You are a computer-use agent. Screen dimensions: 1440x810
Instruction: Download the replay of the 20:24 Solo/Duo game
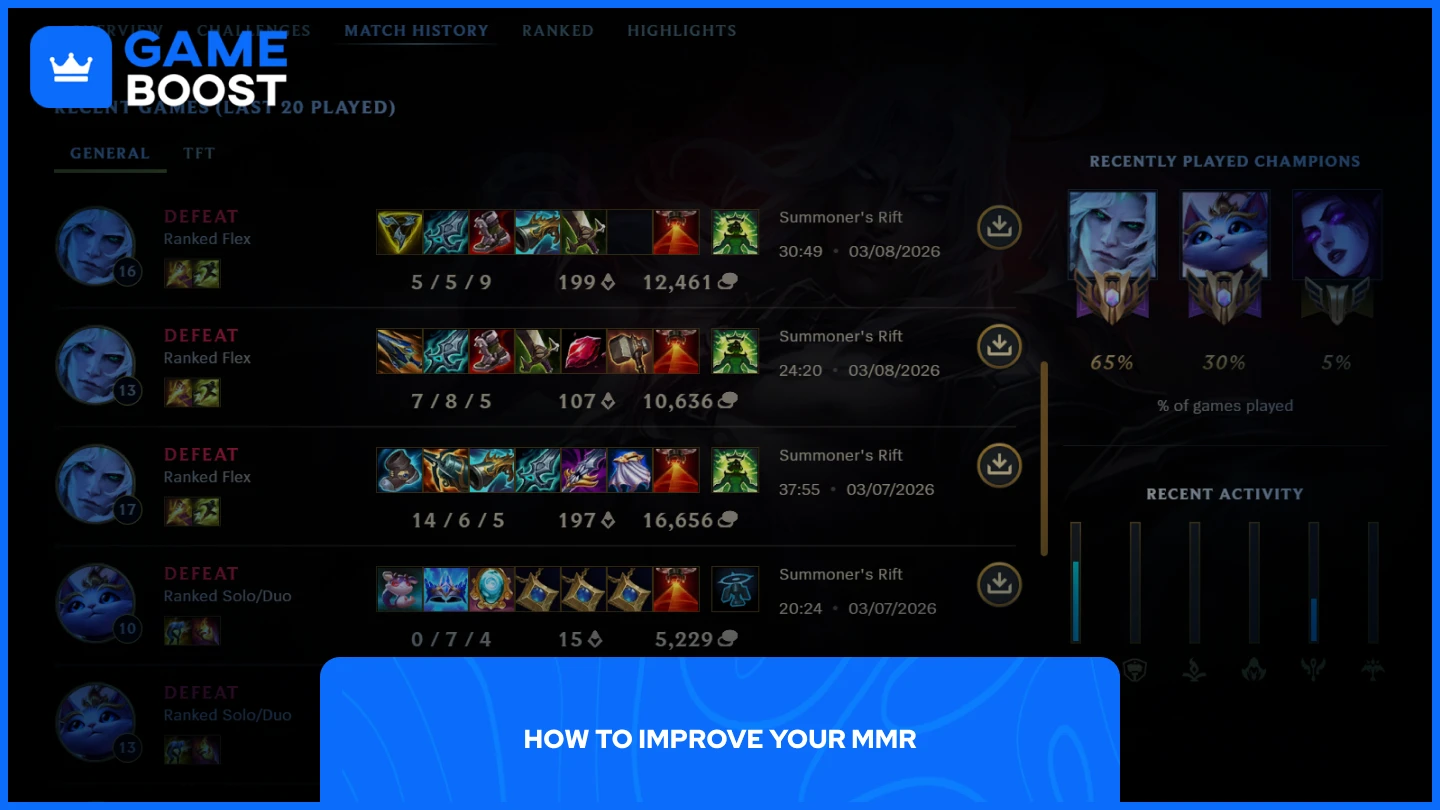click(x=999, y=584)
